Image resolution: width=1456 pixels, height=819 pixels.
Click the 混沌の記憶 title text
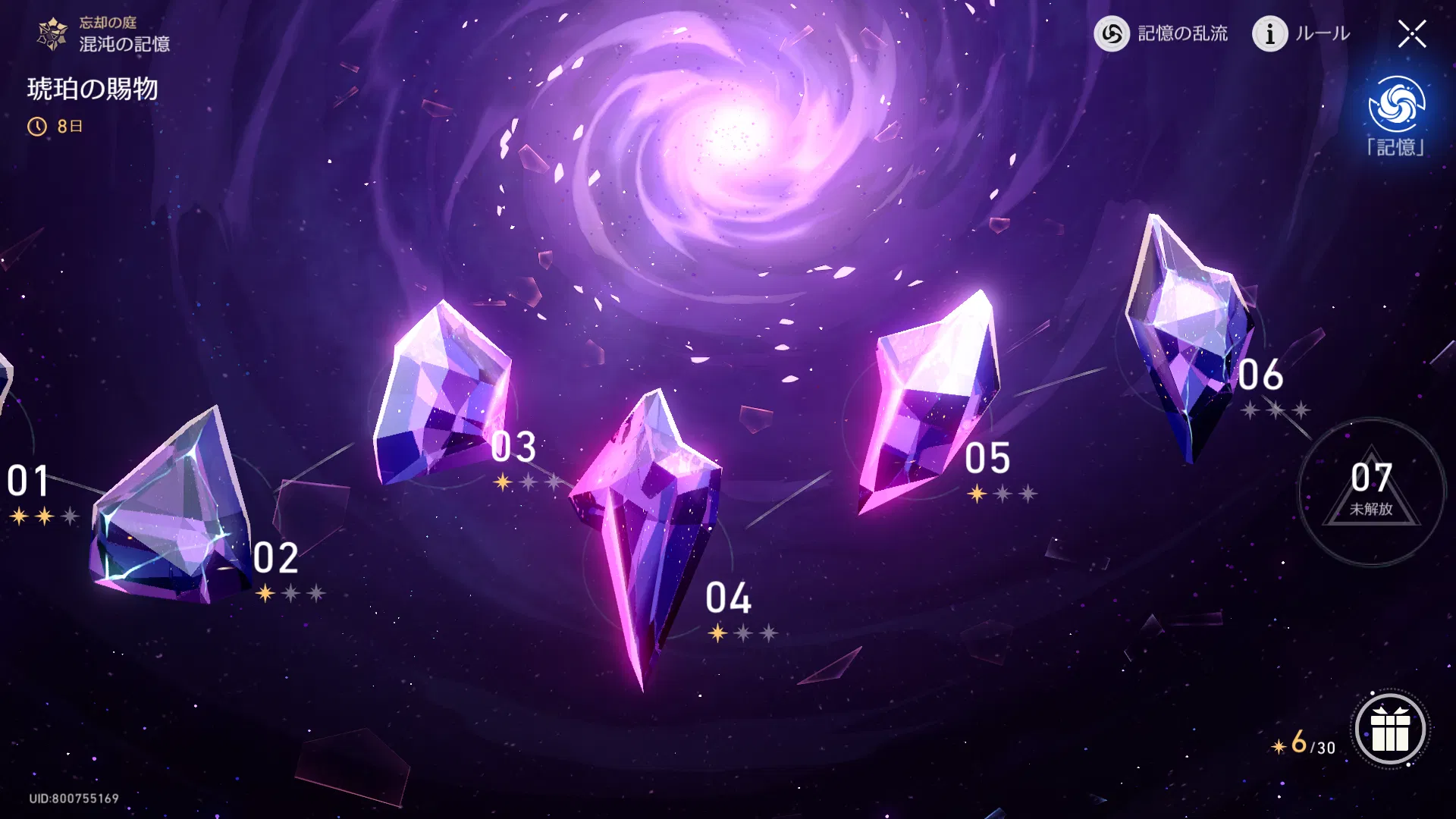127,43
